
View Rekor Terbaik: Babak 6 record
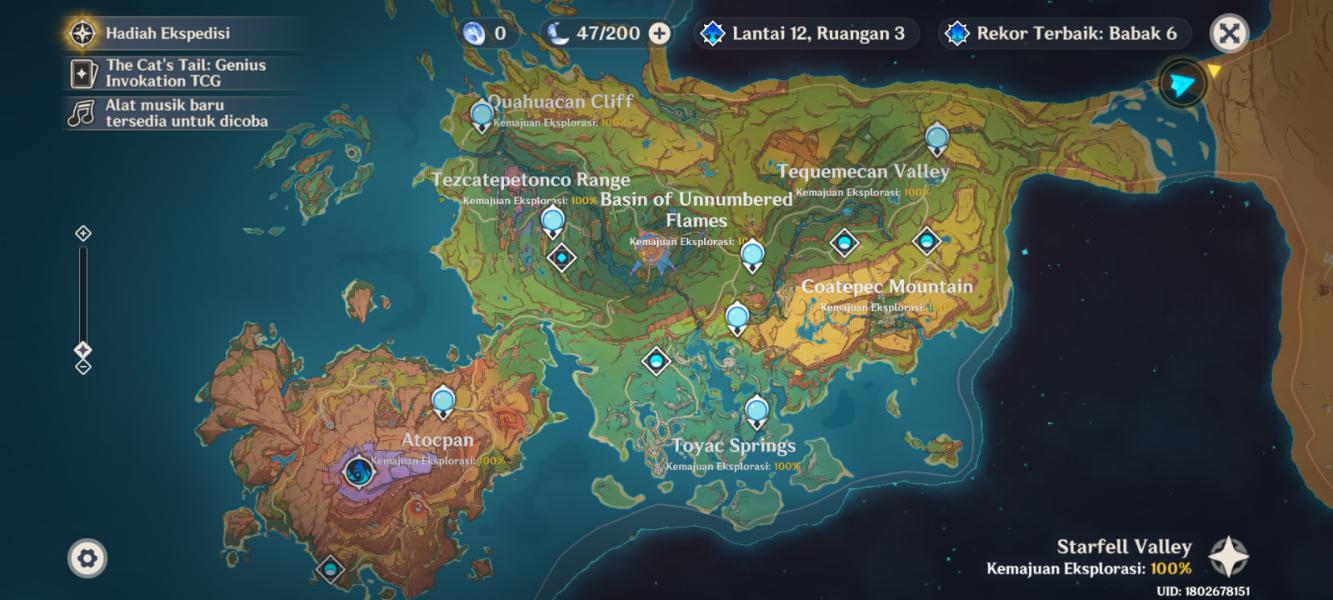tap(1064, 33)
